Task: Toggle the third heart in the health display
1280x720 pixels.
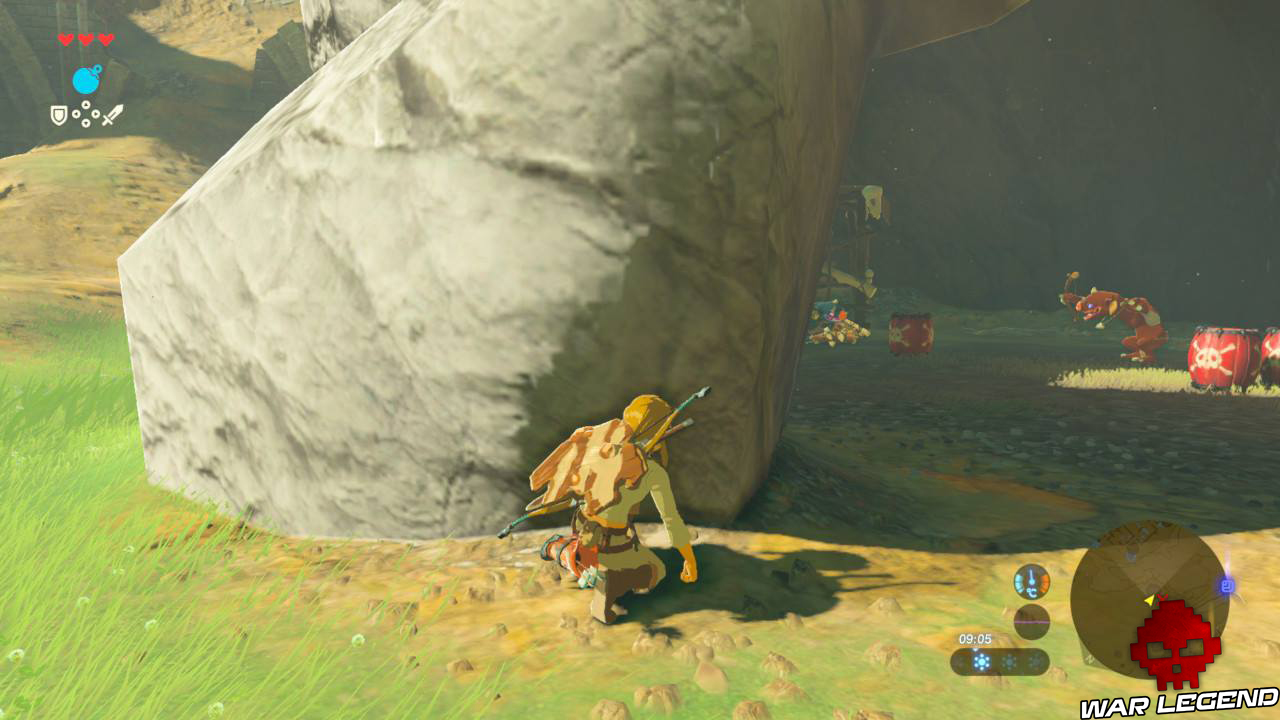Action: [x=106, y=39]
